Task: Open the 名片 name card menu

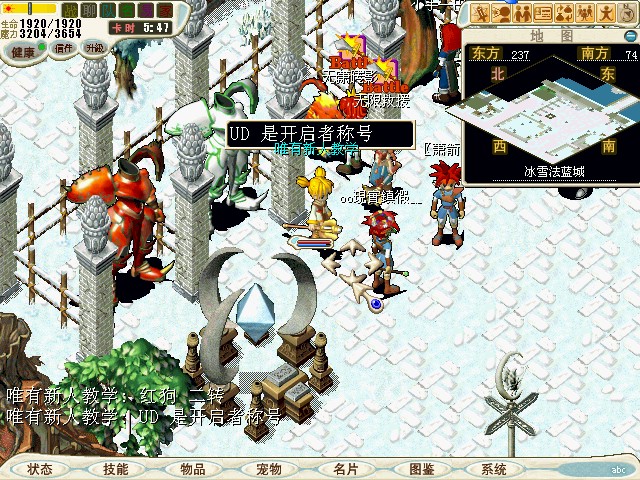Action: [x=345, y=468]
